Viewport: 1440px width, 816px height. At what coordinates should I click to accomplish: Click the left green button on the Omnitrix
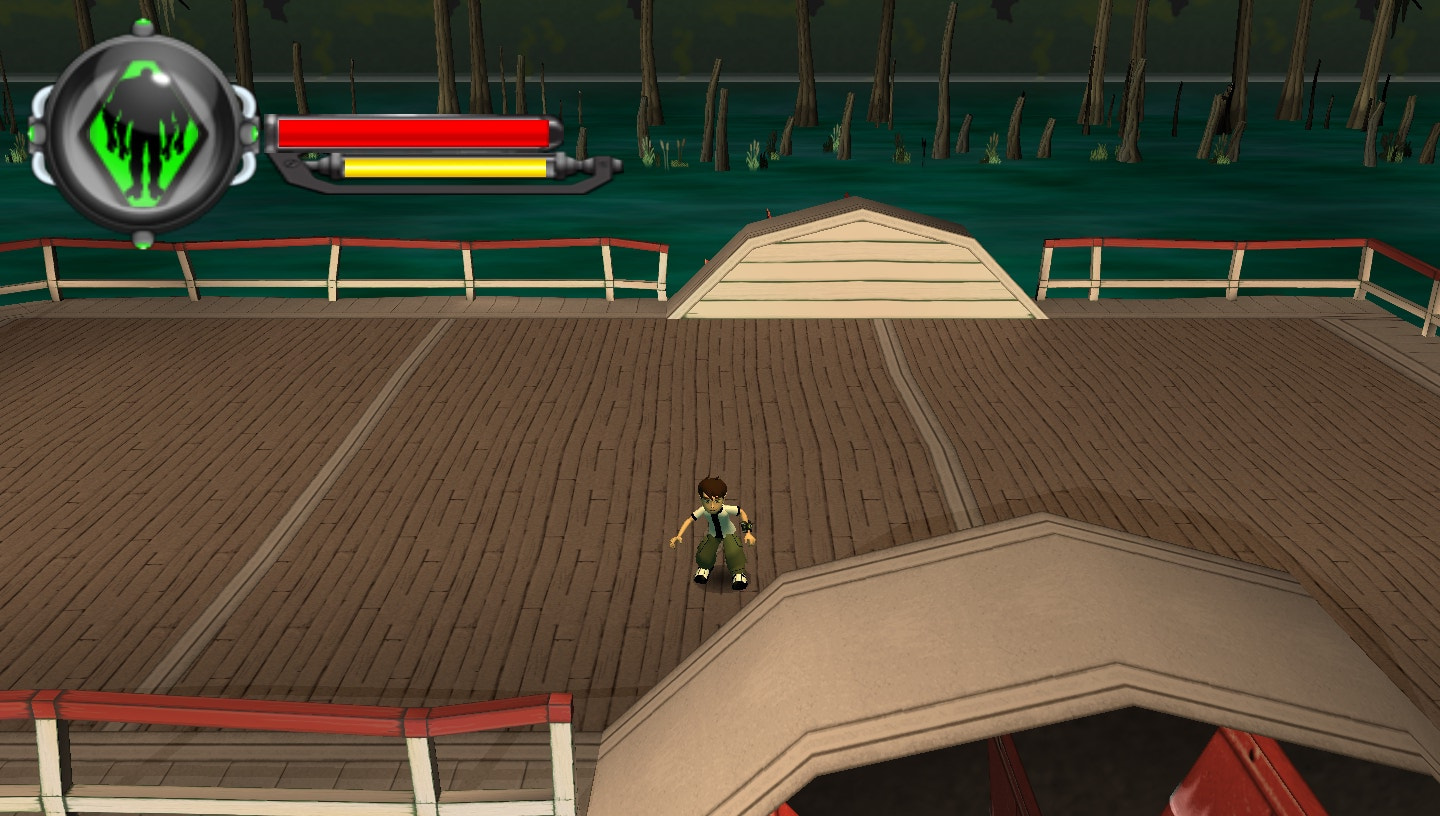click(x=33, y=131)
